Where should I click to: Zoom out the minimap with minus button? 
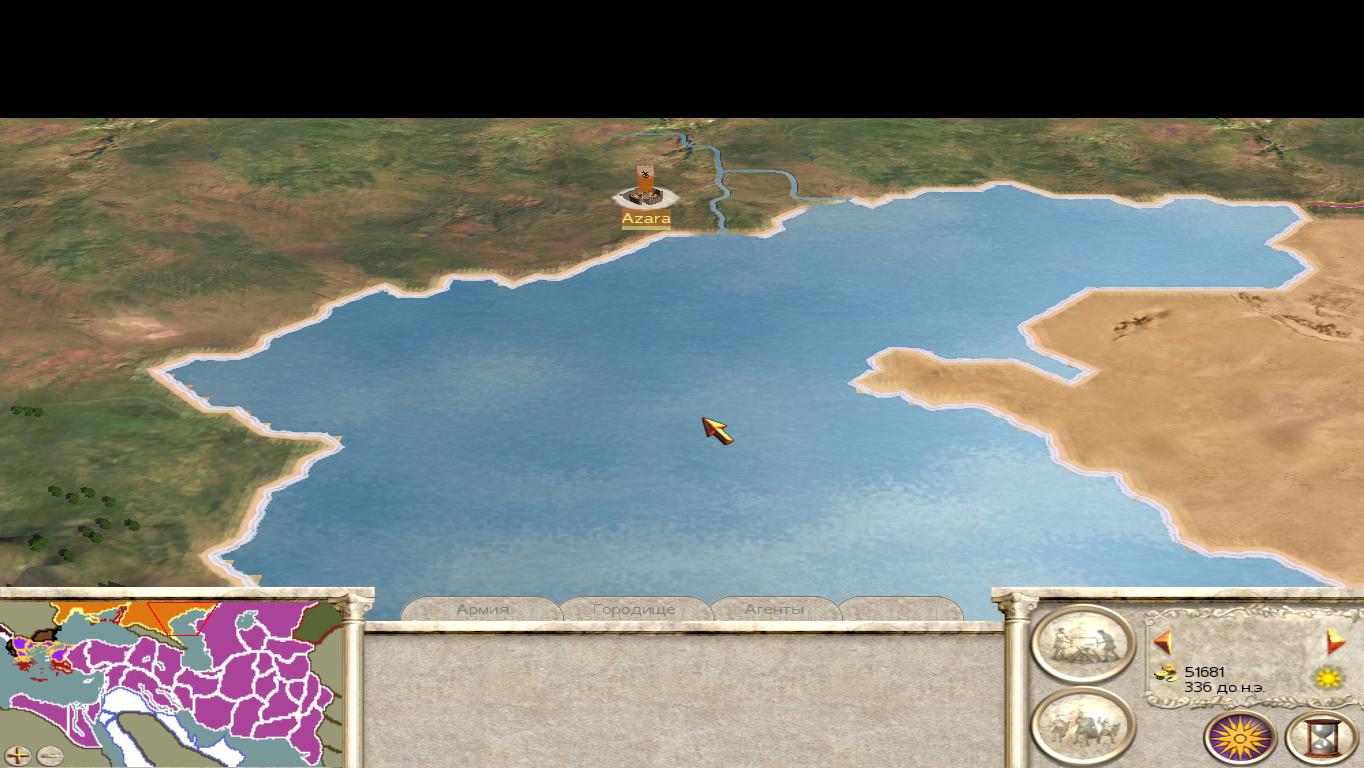(49, 755)
